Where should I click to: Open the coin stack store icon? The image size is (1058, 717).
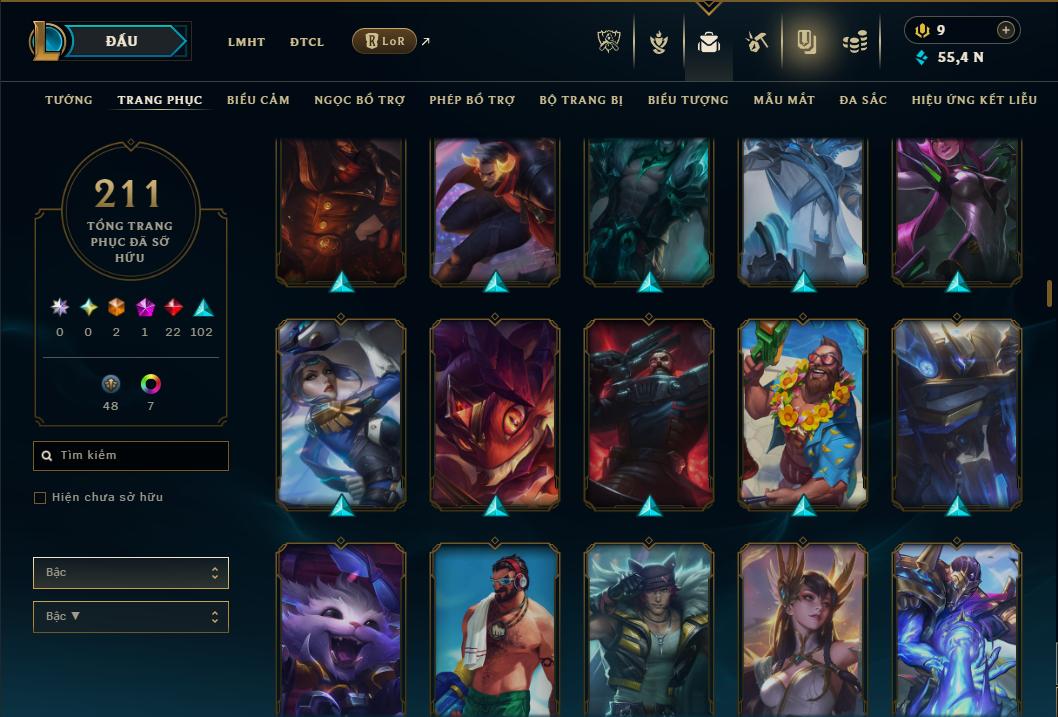[854, 42]
